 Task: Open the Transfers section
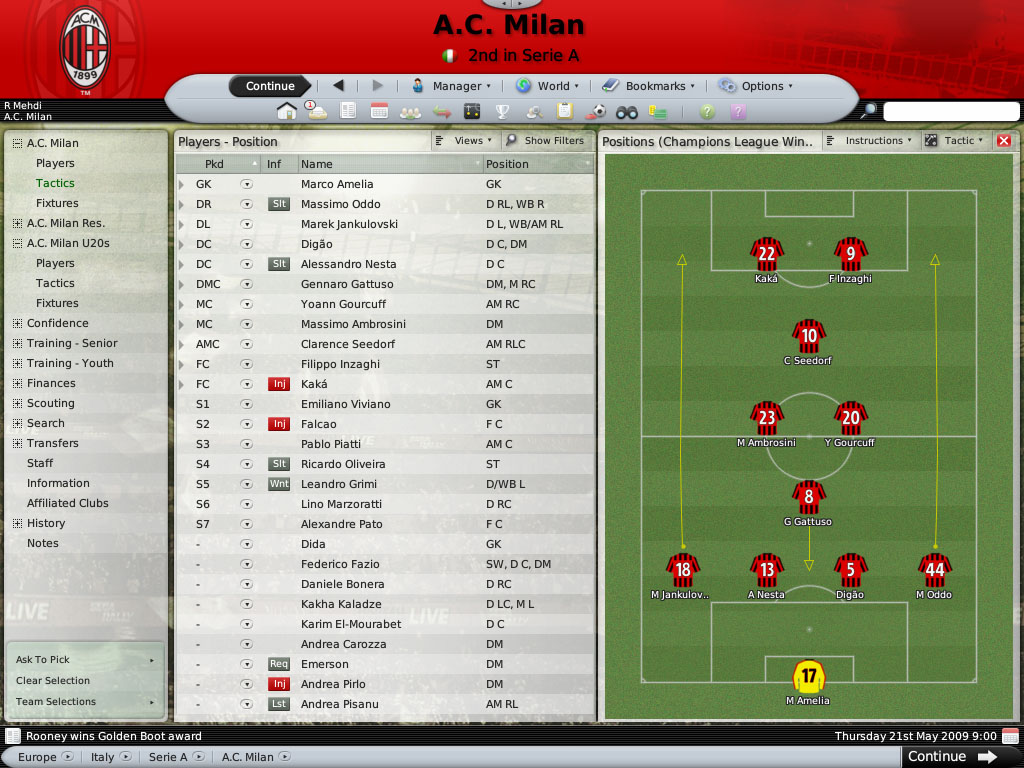pos(52,443)
